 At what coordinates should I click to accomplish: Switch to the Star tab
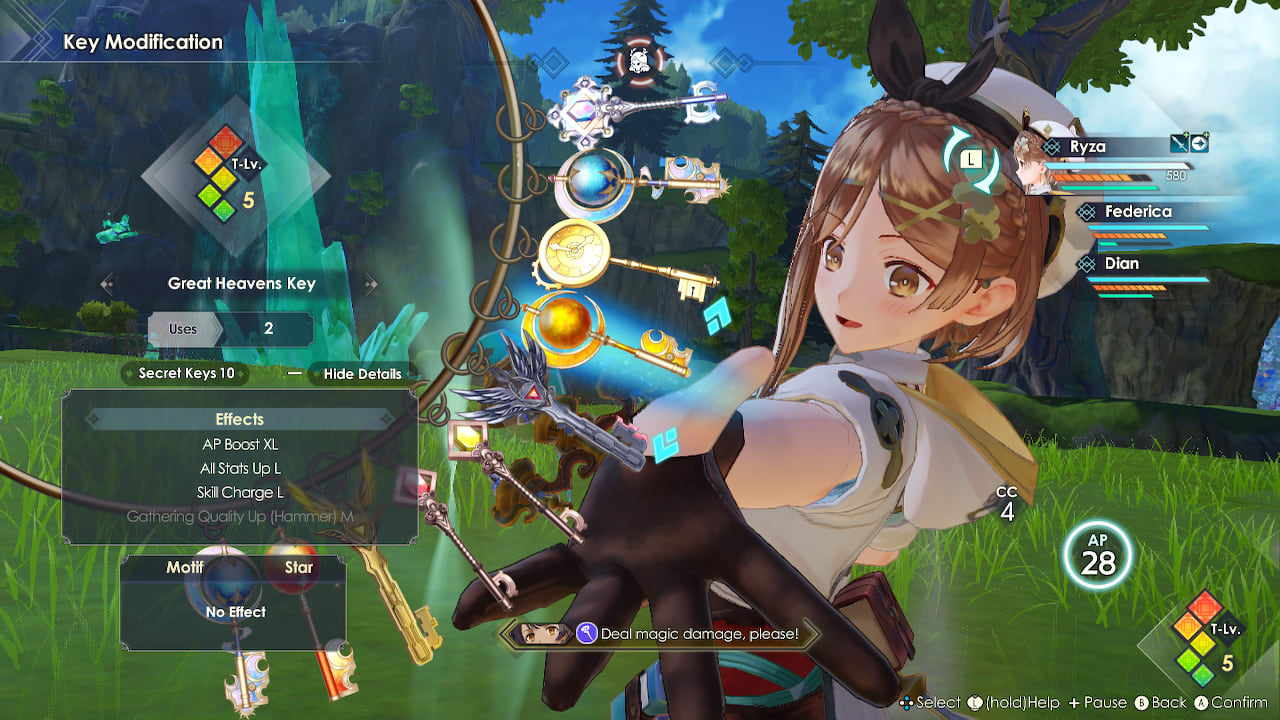coord(298,567)
